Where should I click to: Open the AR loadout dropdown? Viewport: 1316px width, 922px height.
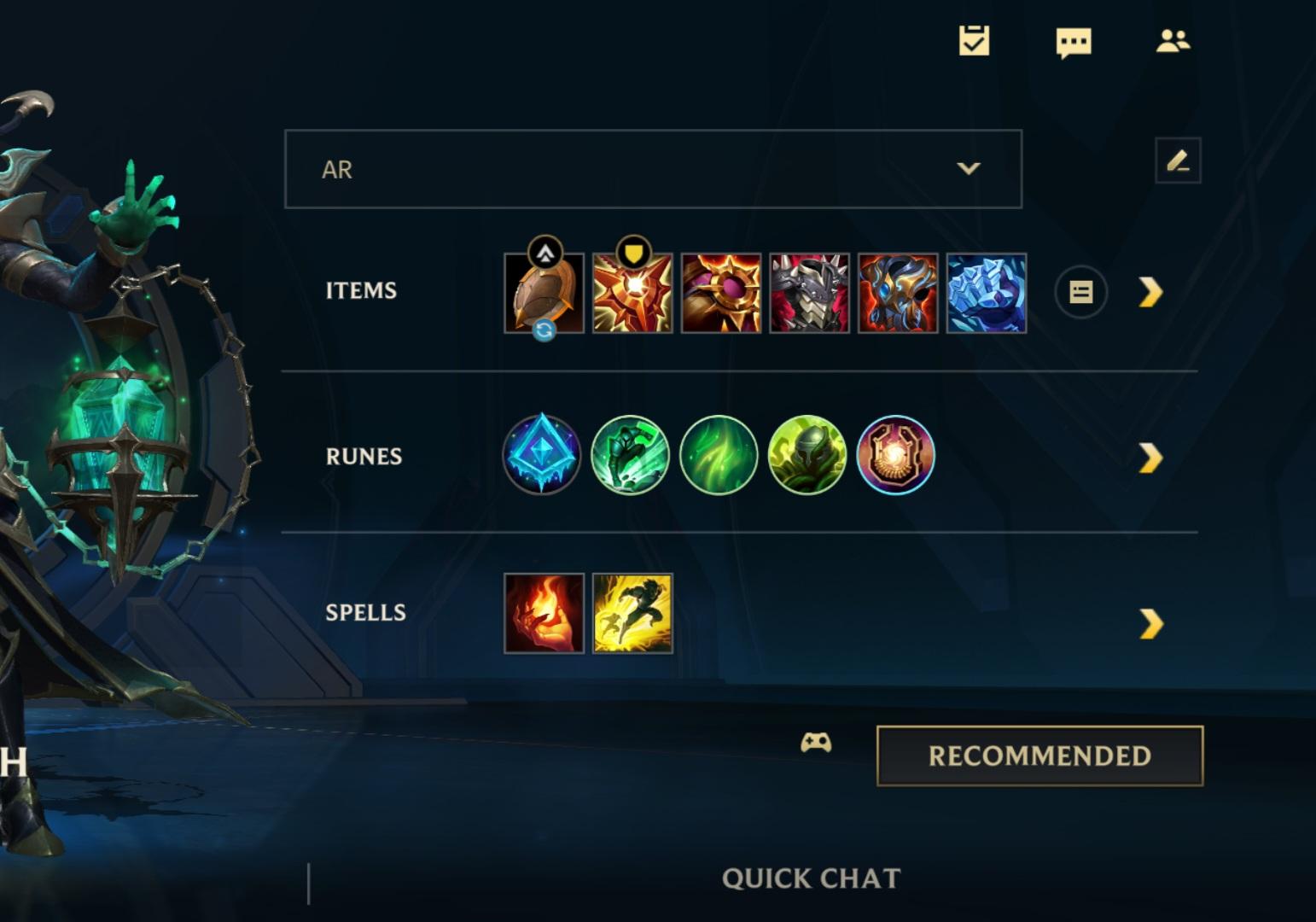click(x=653, y=169)
